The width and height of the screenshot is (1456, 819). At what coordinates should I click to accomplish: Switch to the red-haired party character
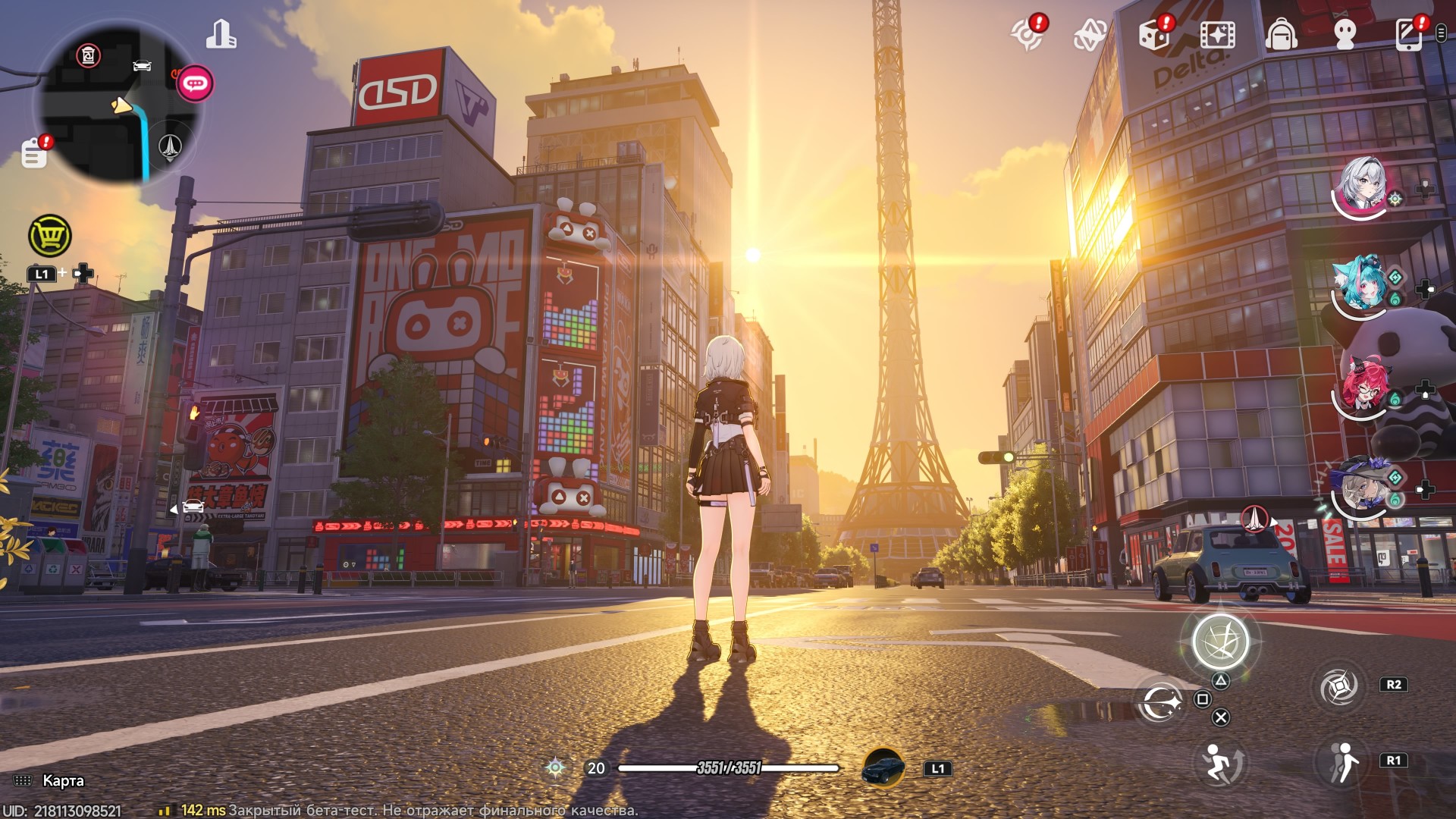pos(1363,387)
